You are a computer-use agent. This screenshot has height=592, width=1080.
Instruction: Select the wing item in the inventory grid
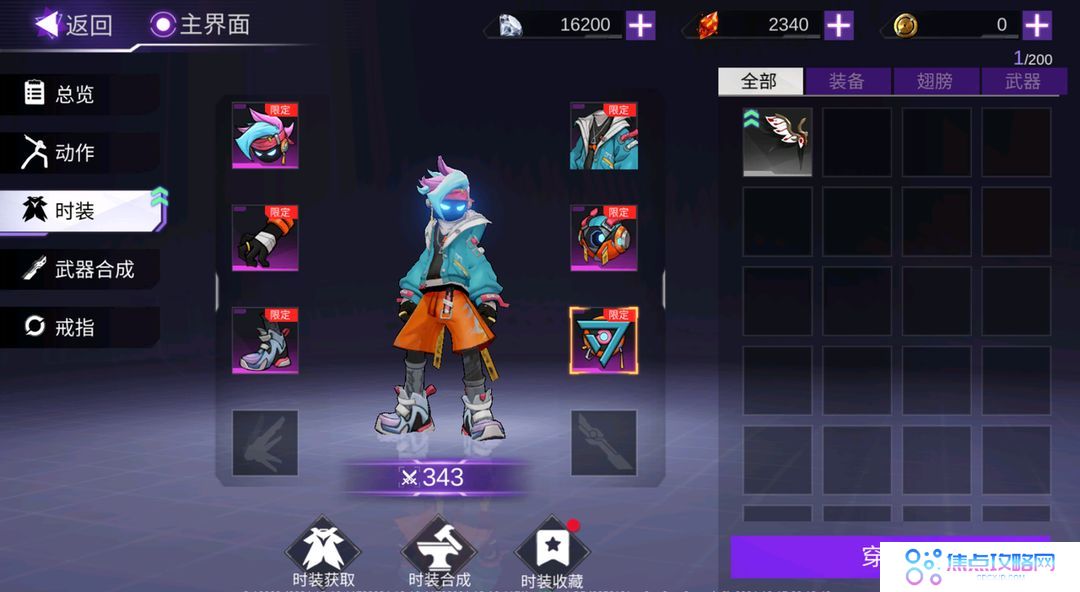pos(777,142)
